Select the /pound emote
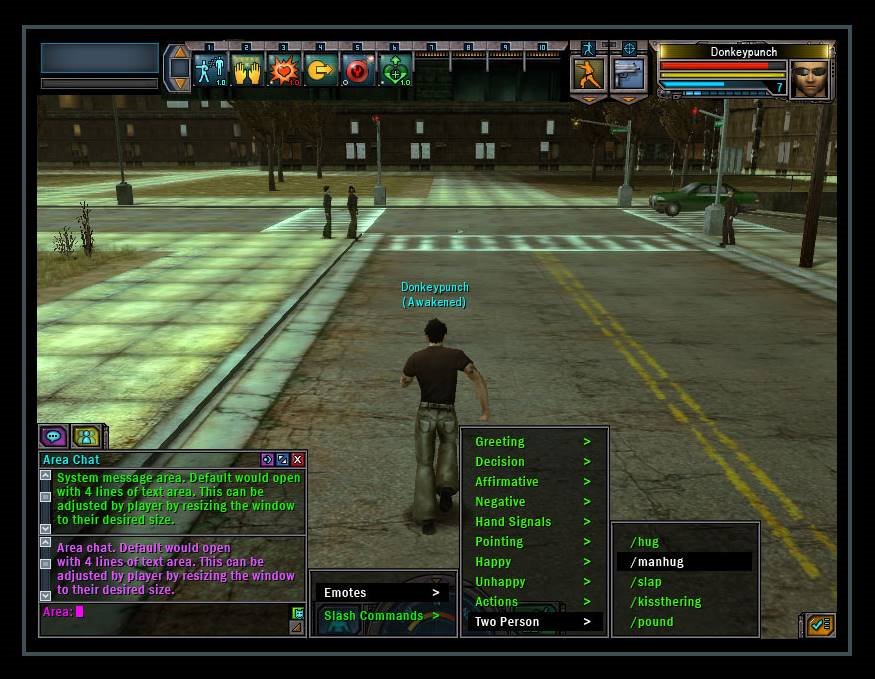 (x=652, y=622)
